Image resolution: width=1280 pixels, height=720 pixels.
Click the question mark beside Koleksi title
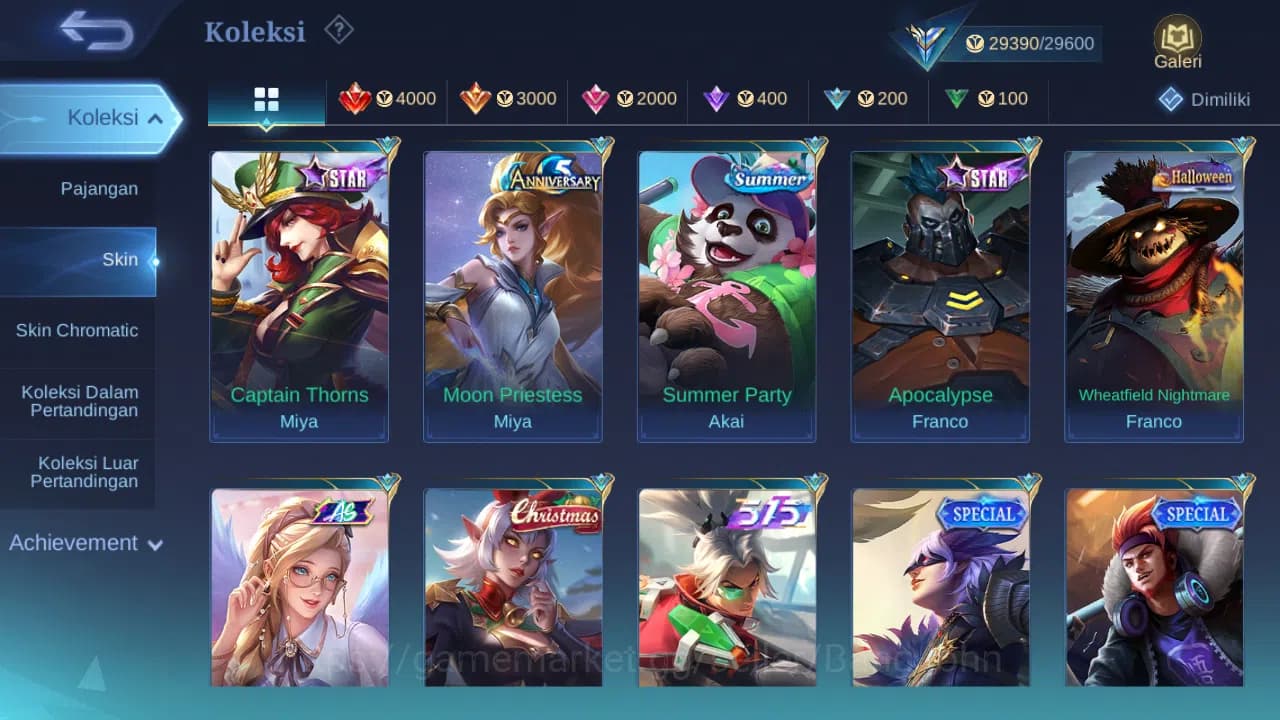click(338, 30)
